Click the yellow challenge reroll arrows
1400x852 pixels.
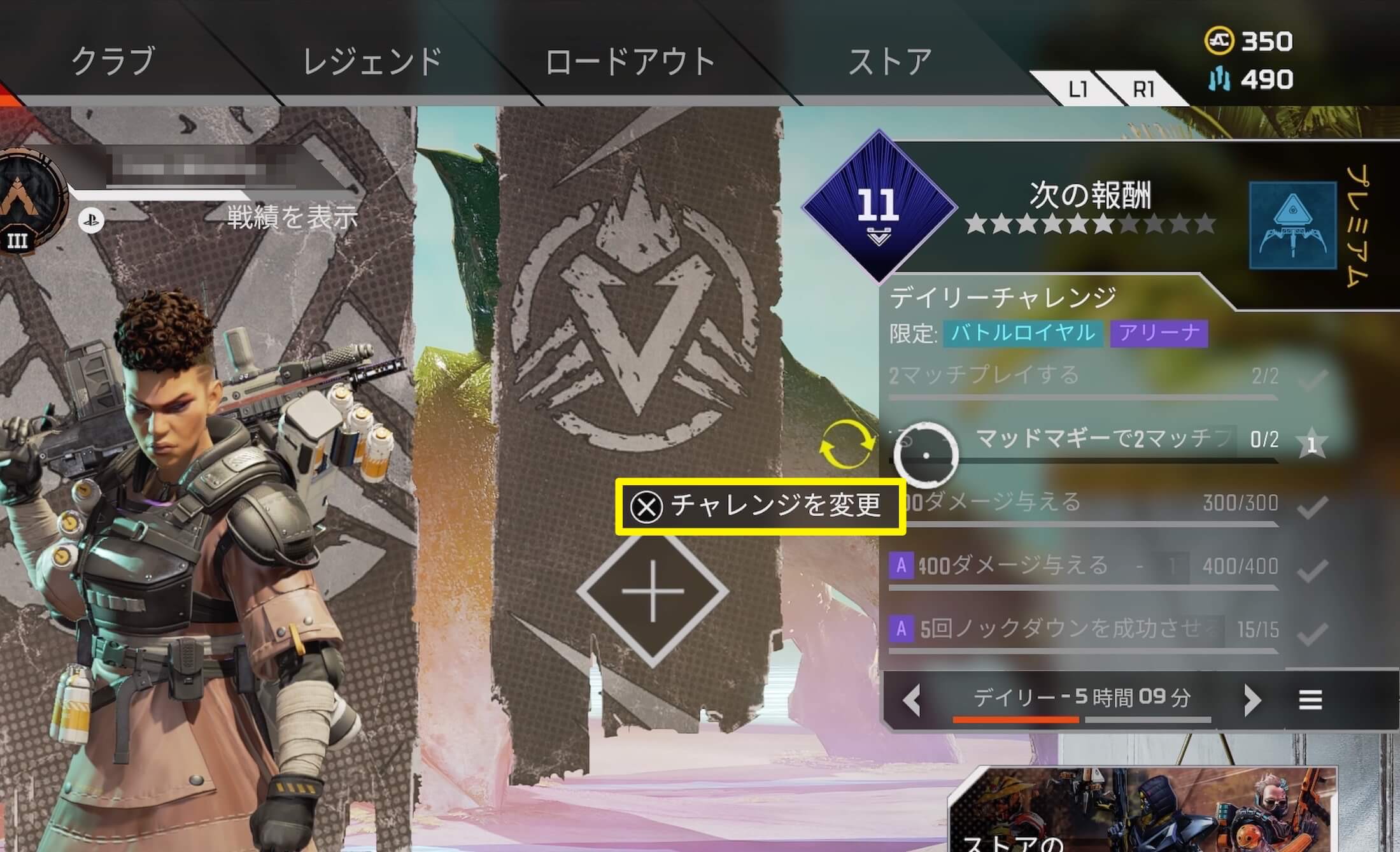point(847,444)
